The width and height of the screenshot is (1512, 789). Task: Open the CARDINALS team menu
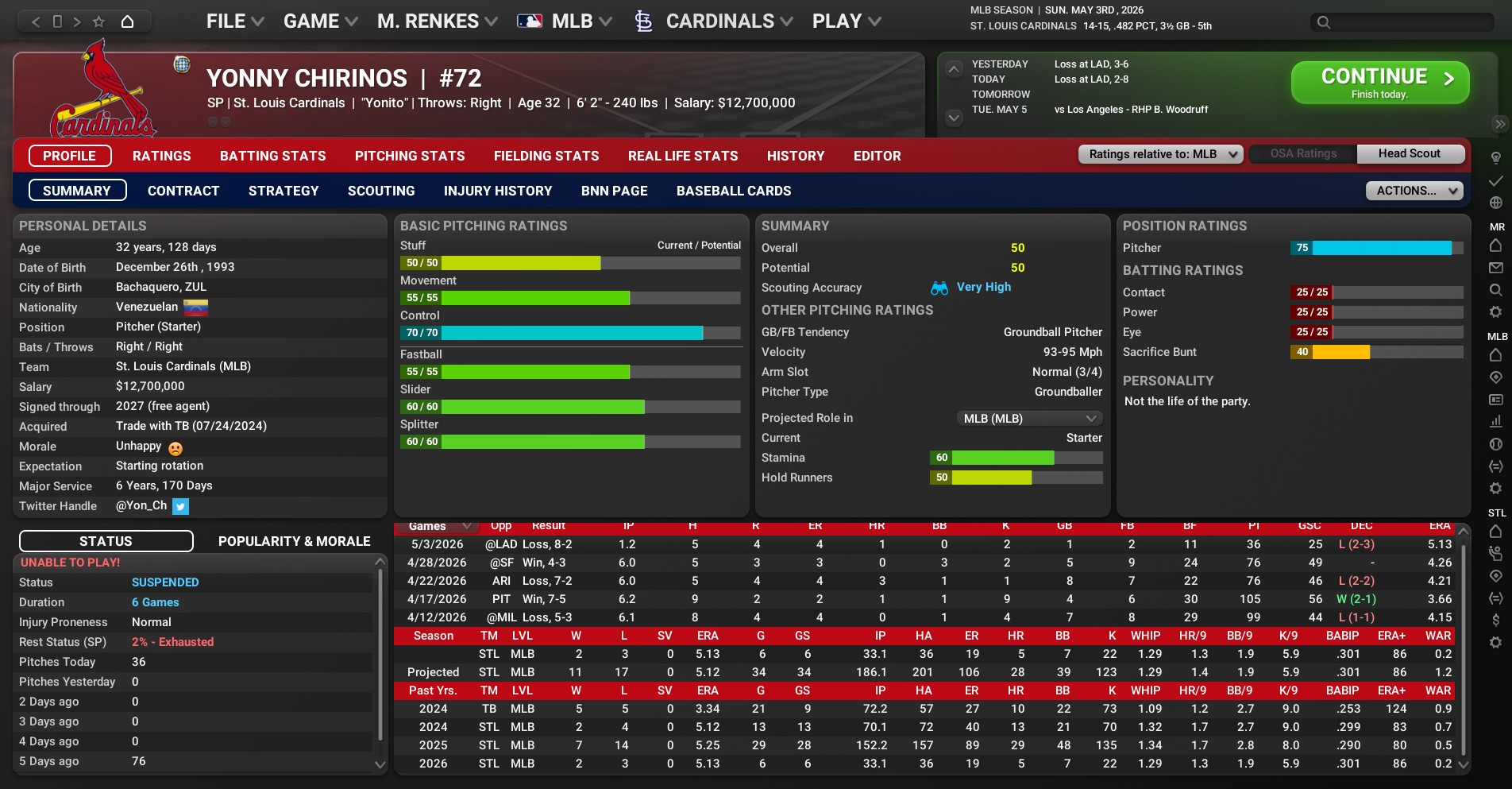(x=719, y=21)
